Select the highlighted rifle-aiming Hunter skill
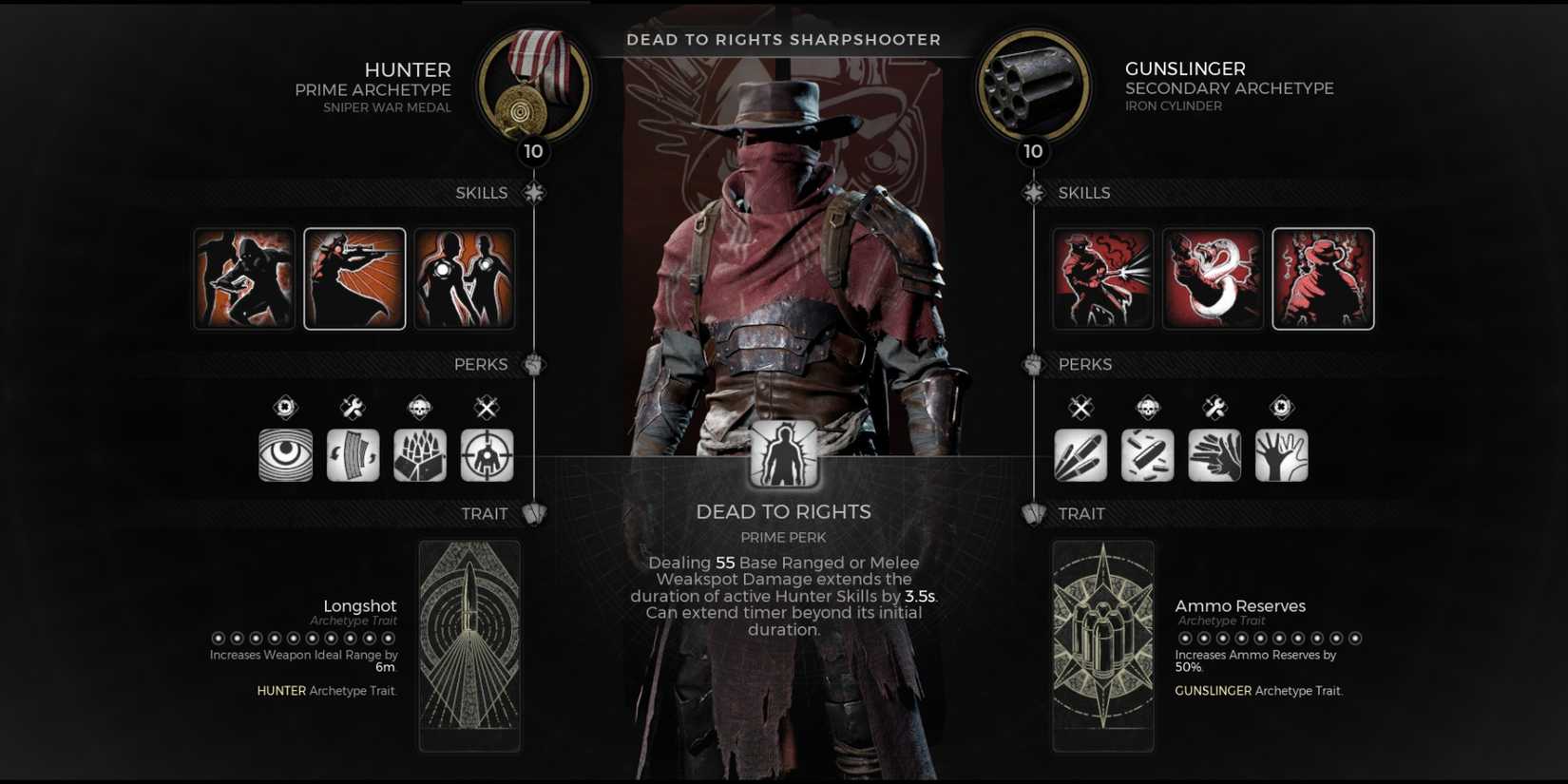This screenshot has width=1568, height=784. (354, 277)
